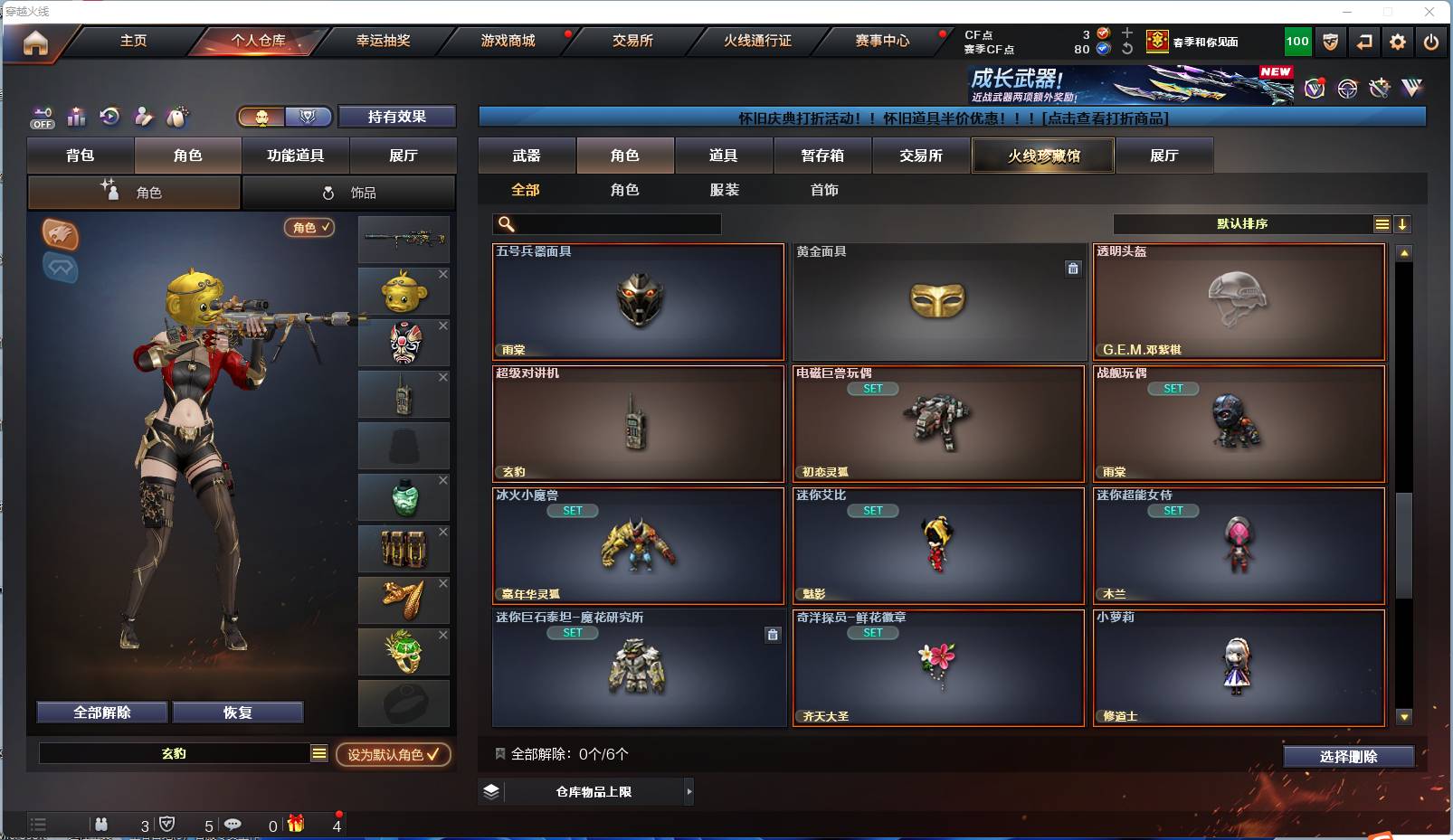Open the character list dropdown beside 玄豹
Screen dimensions: 1453x840
coord(318,753)
